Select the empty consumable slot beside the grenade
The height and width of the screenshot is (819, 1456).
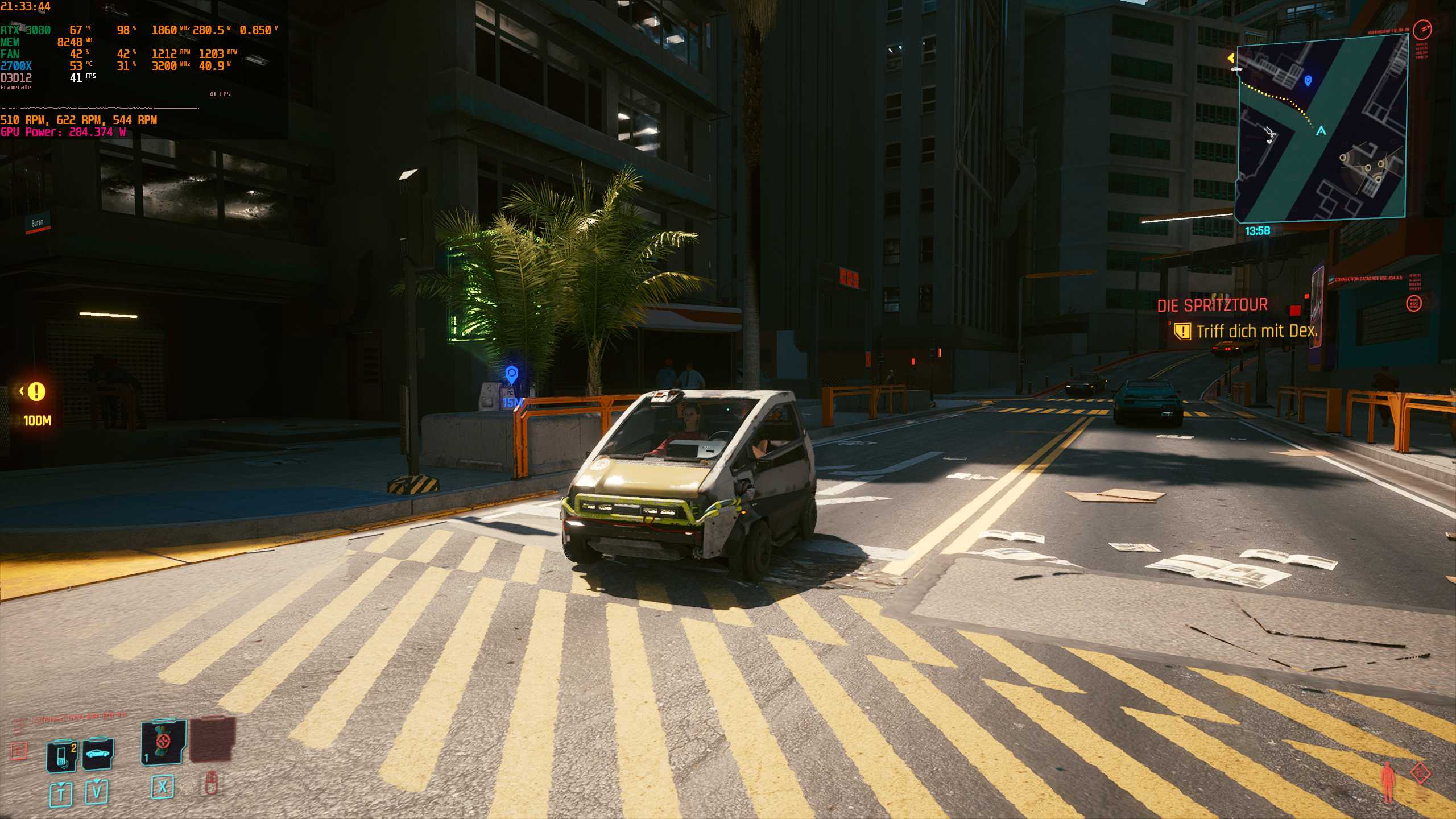(x=213, y=742)
